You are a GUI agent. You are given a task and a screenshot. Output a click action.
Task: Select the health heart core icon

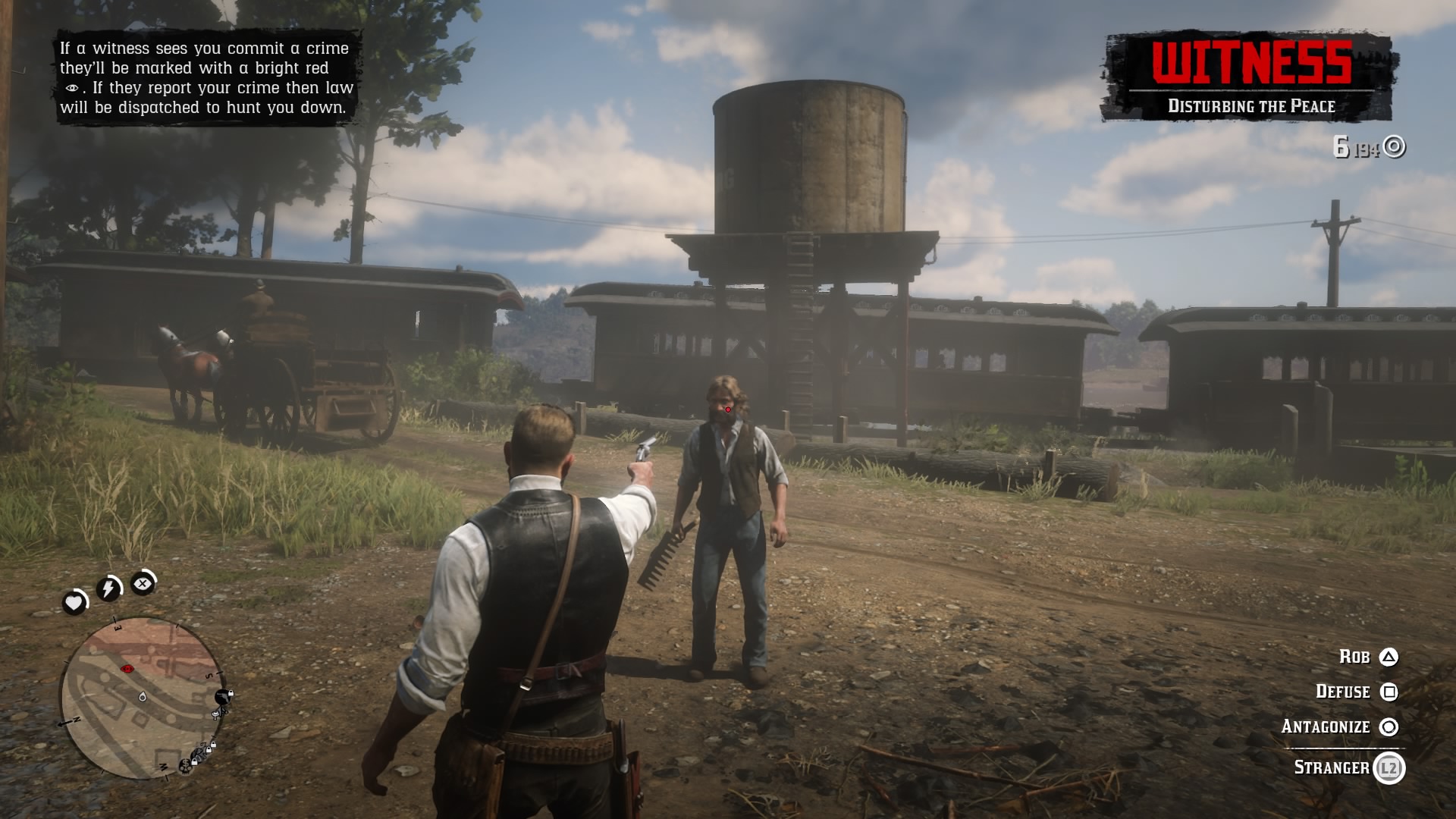point(74,602)
